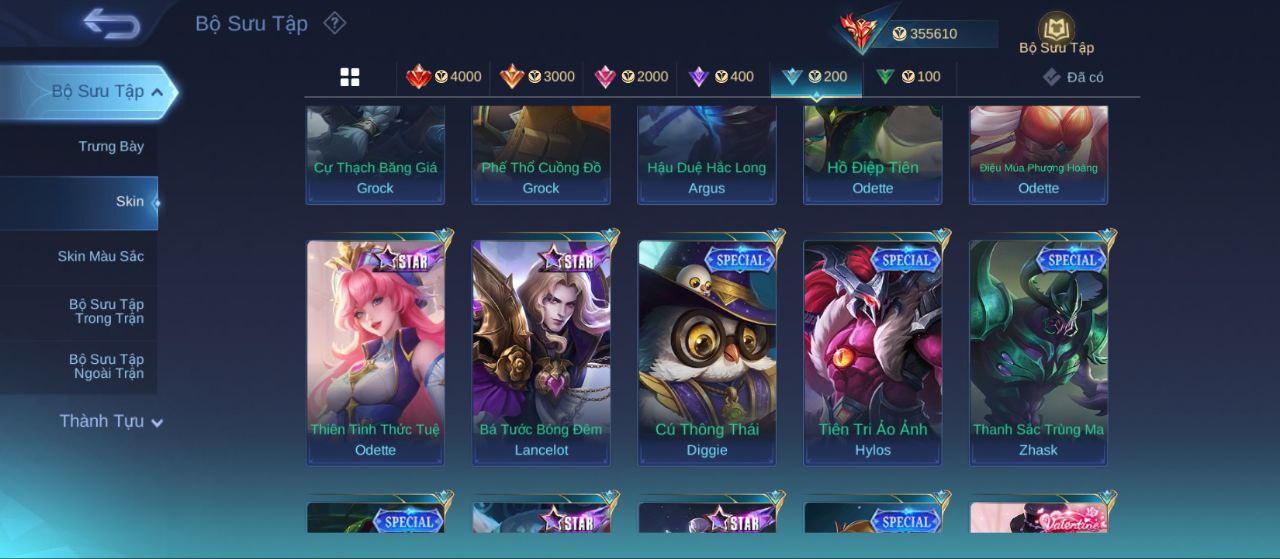Screen dimensions: 1280x559
Task: Switch to the 3000 points tier tab
Action: tap(538, 77)
